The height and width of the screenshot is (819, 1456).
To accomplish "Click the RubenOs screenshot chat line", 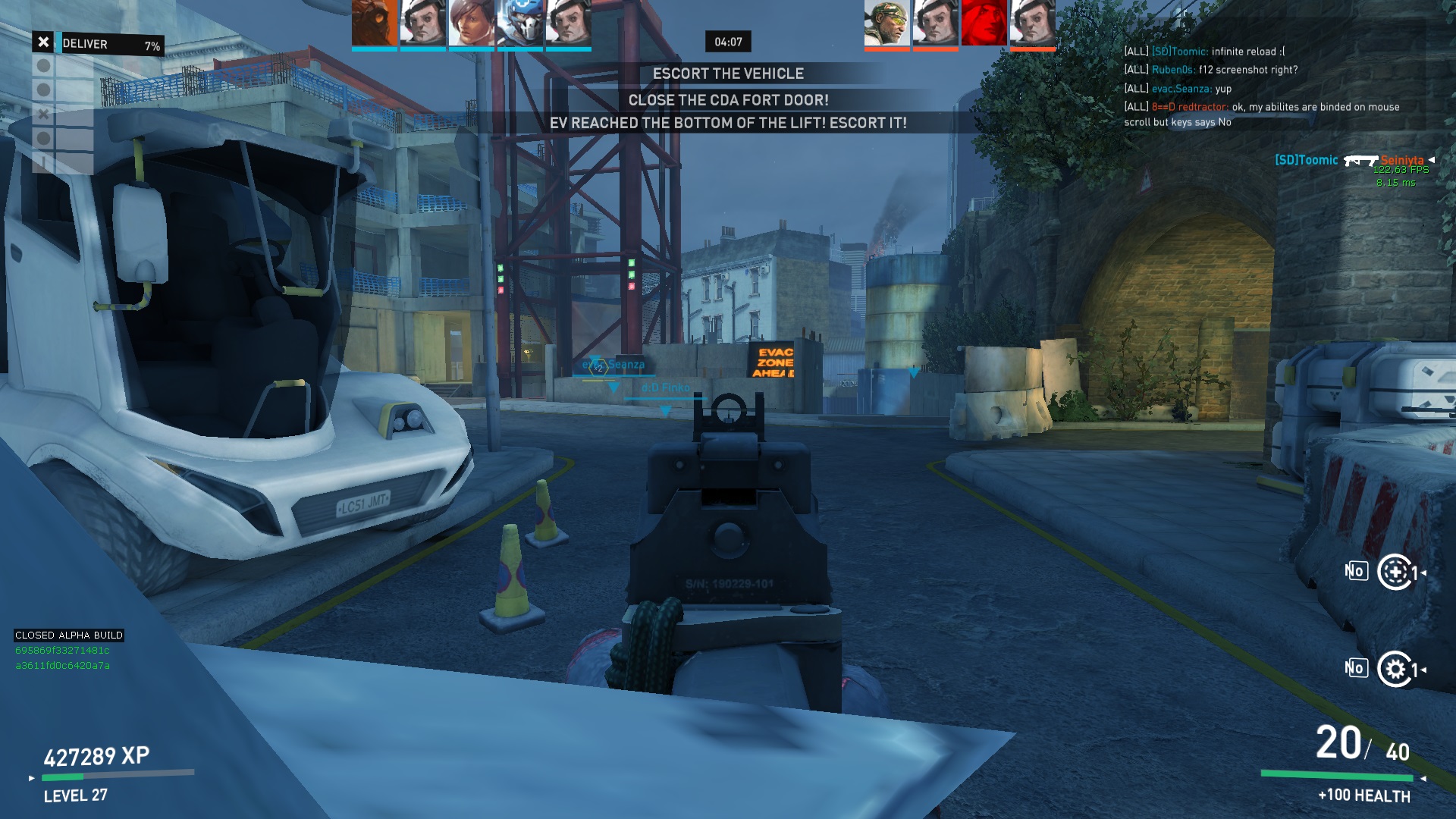I will coord(1210,70).
